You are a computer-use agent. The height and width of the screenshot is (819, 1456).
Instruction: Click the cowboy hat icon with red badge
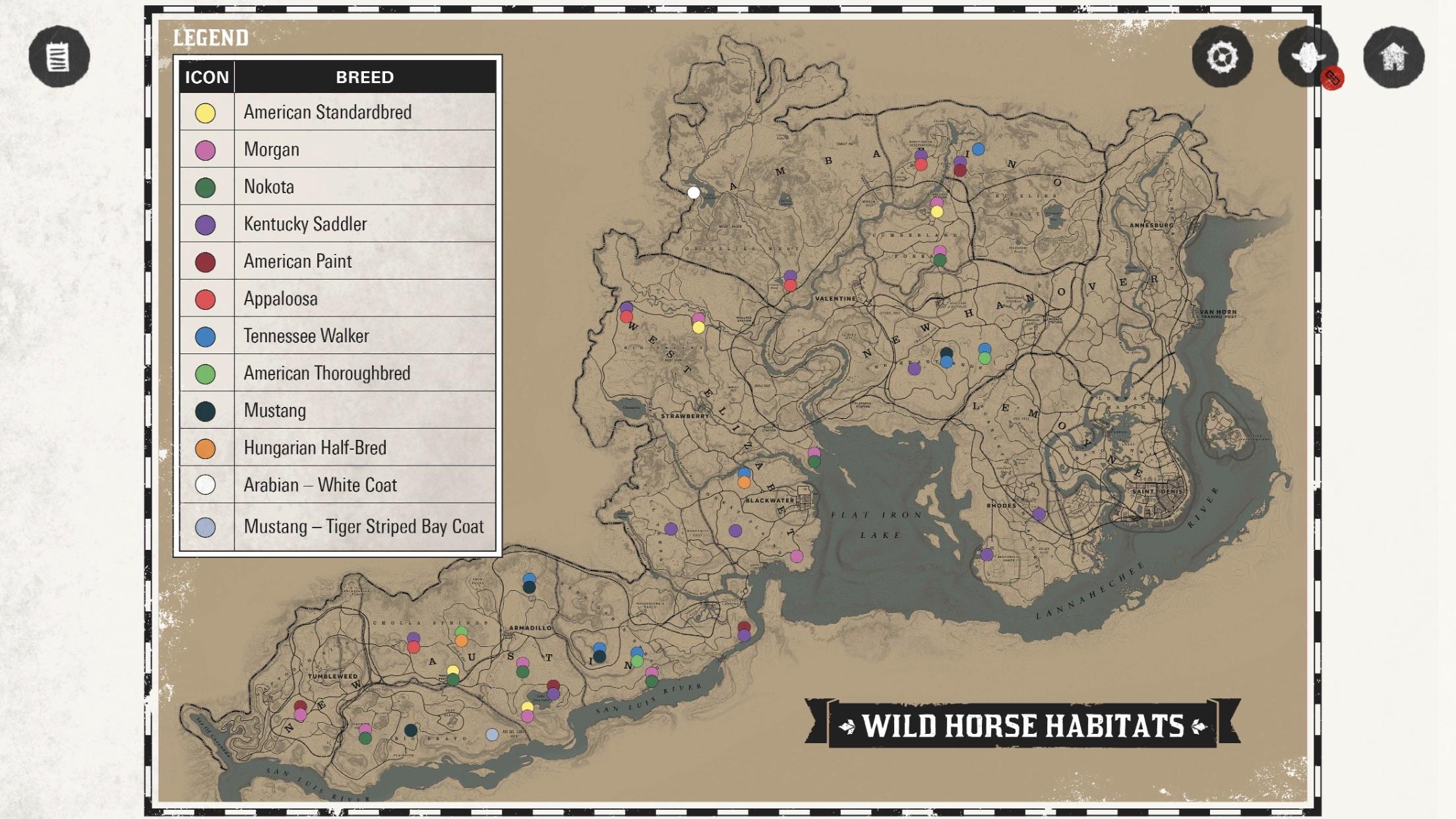click(x=1308, y=58)
